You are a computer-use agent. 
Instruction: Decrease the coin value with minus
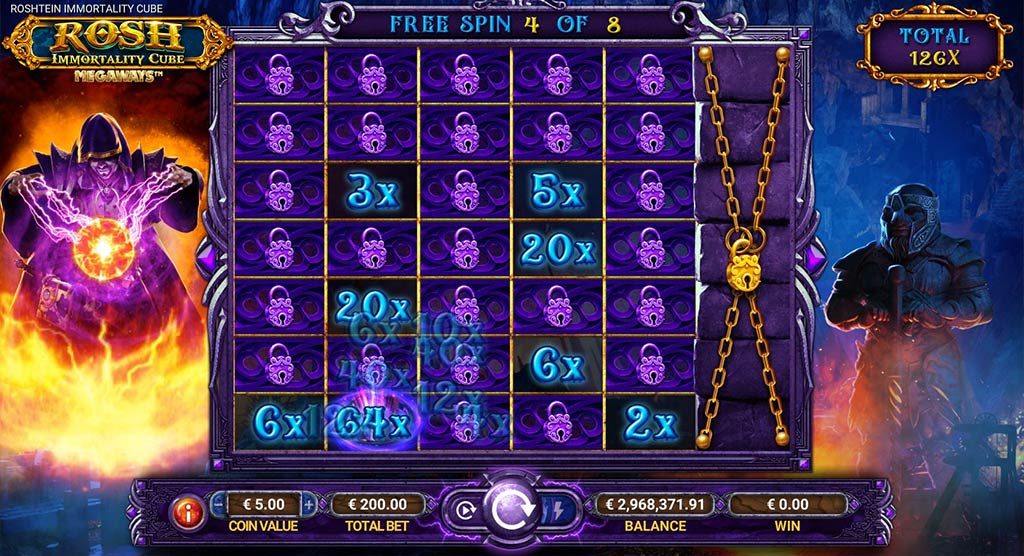pos(220,504)
